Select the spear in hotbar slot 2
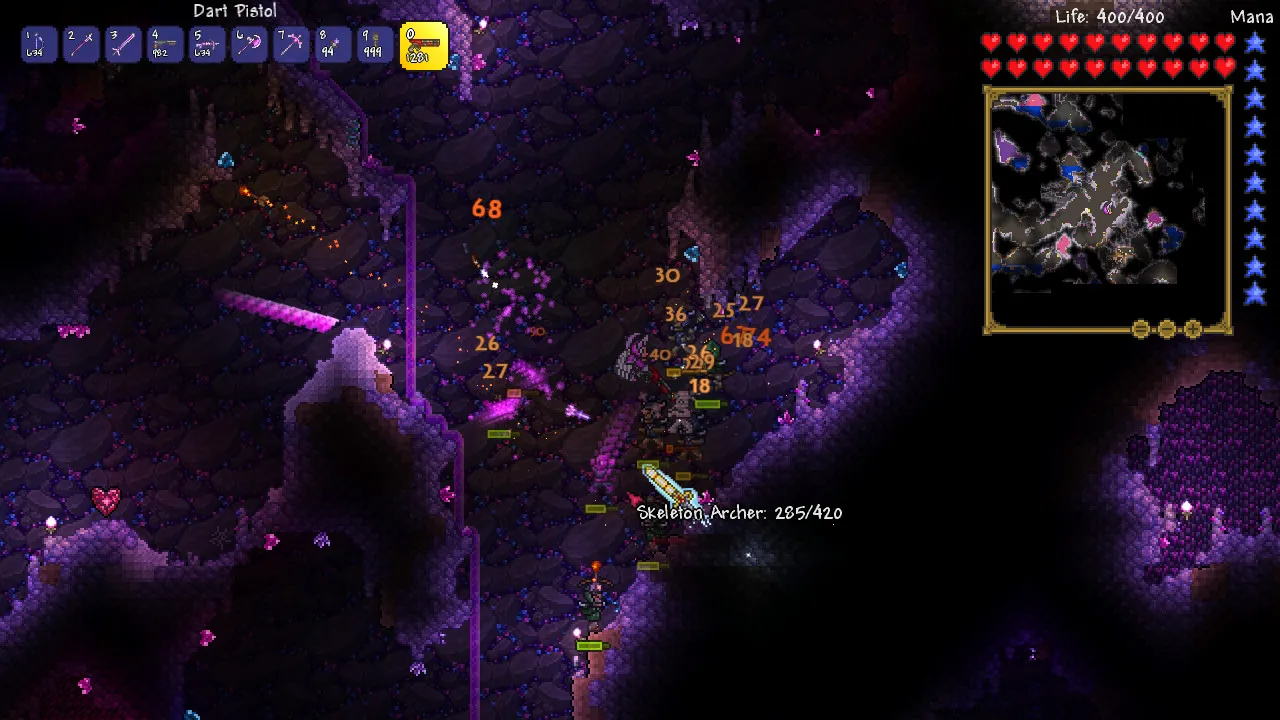 click(81, 45)
